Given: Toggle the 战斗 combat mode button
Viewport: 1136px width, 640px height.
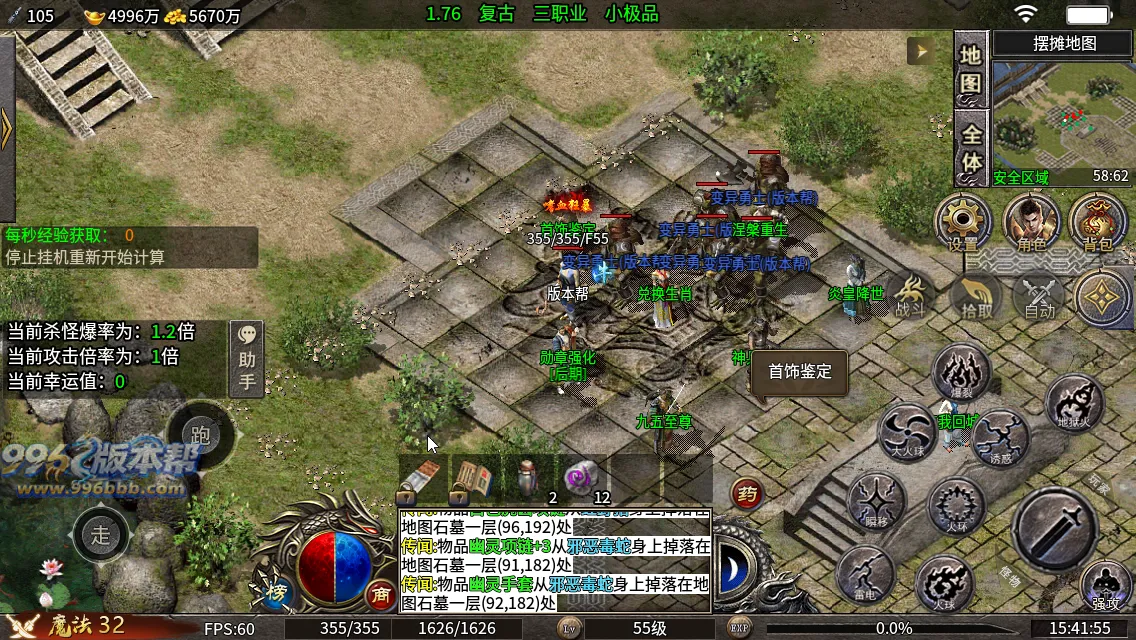Looking at the screenshot, I should pyautogui.click(x=909, y=295).
